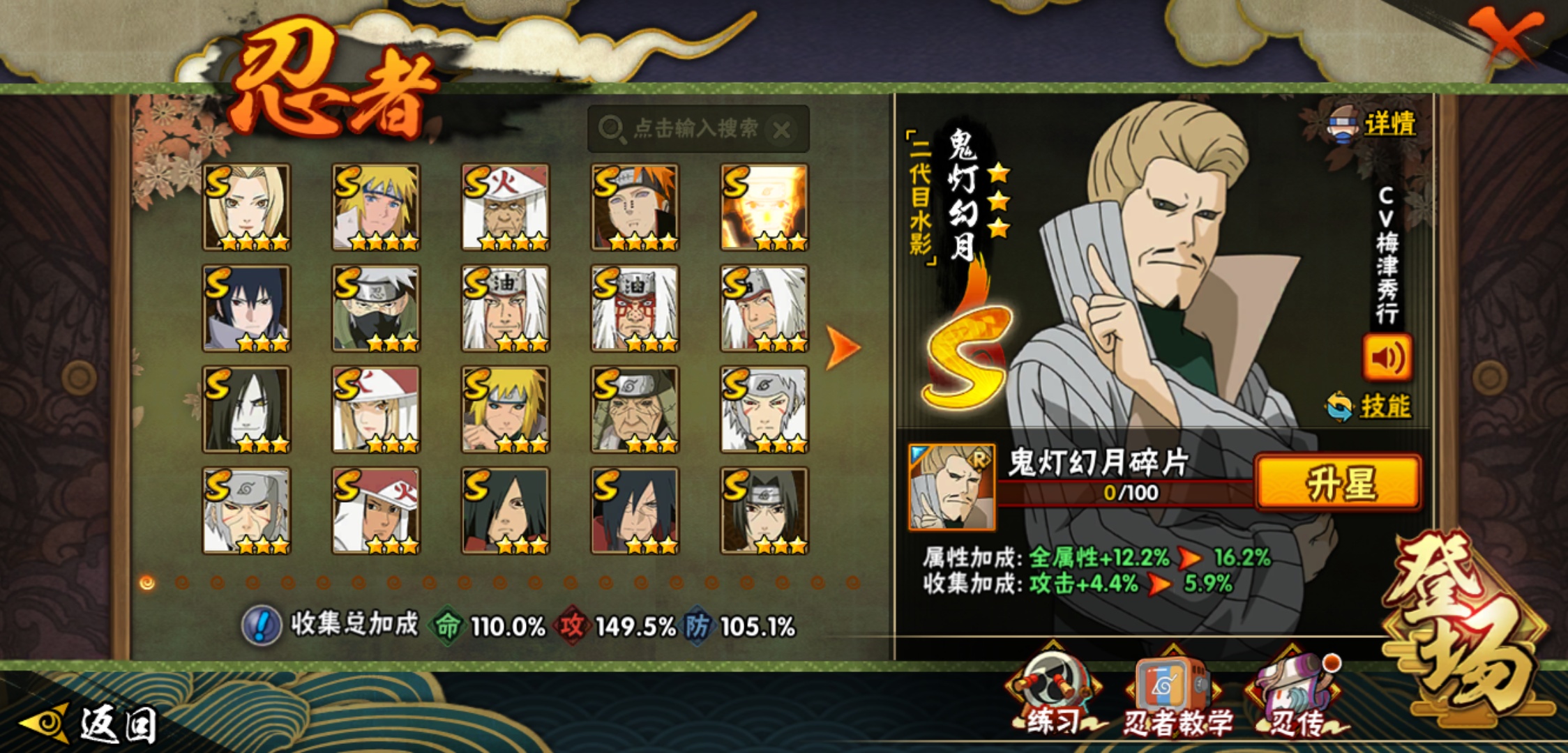
Task: Open the 详情 details link
Action: (x=1388, y=125)
